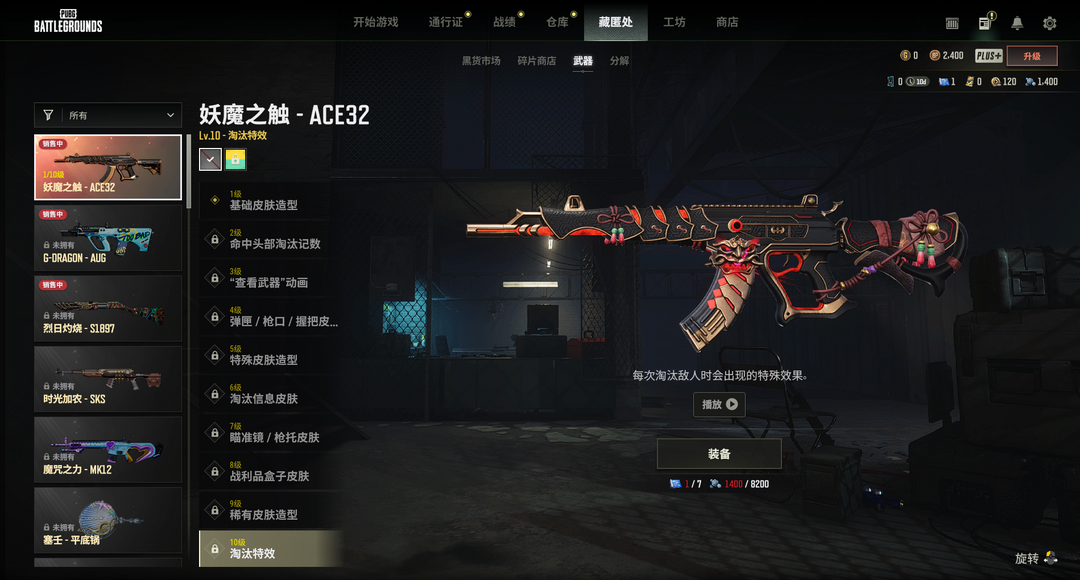Expand the 所有 filter dropdown
This screenshot has height=580, width=1080.
click(108, 116)
